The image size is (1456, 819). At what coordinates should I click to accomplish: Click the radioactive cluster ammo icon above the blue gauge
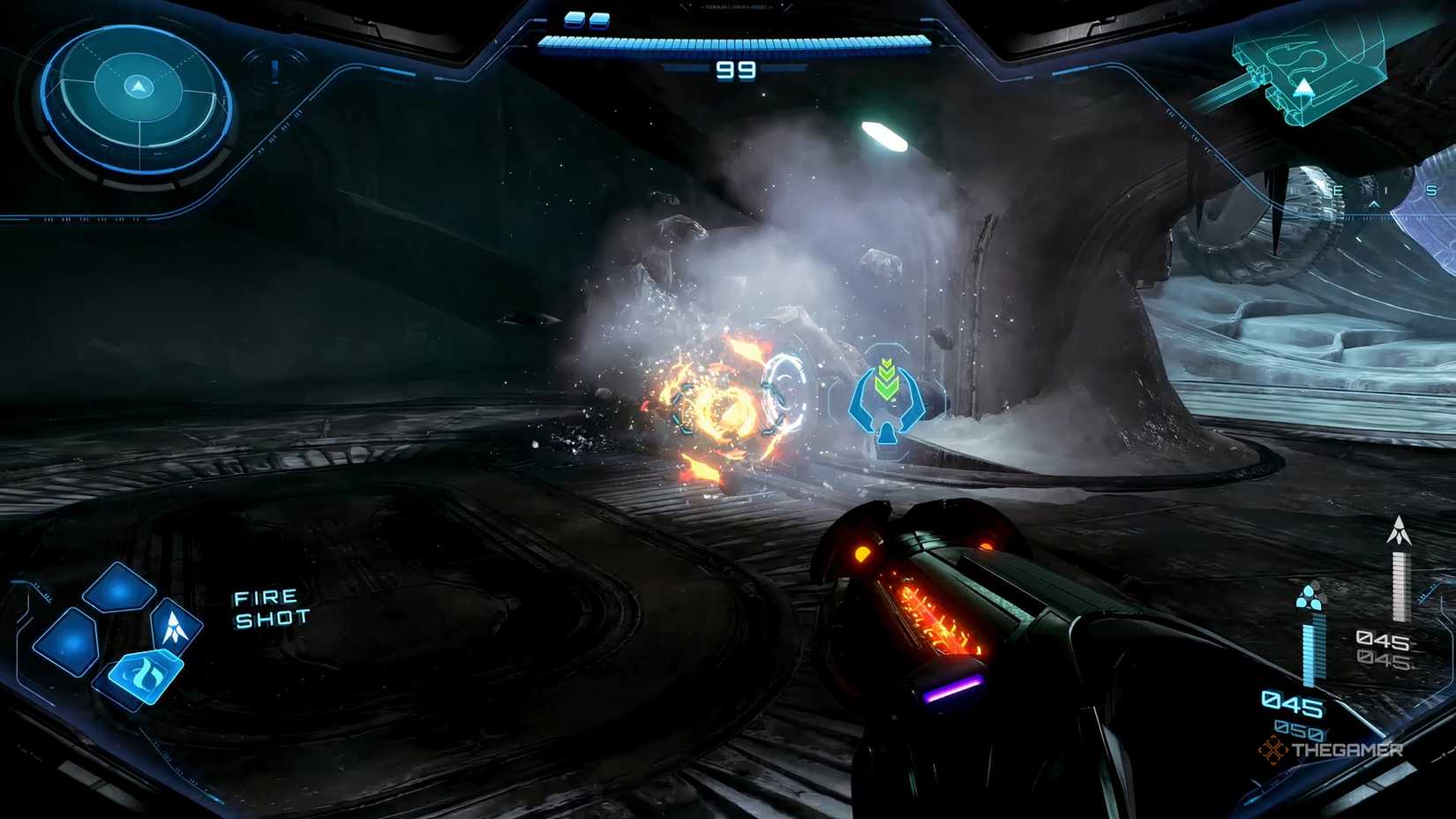pyautogui.click(x=1310, y=597)
